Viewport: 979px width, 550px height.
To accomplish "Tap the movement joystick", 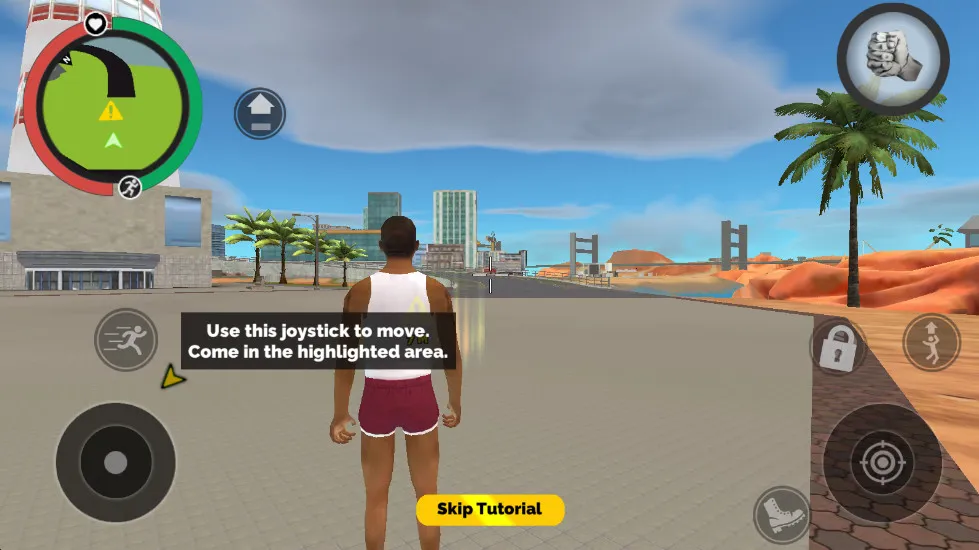I will (x=116, y=462).
